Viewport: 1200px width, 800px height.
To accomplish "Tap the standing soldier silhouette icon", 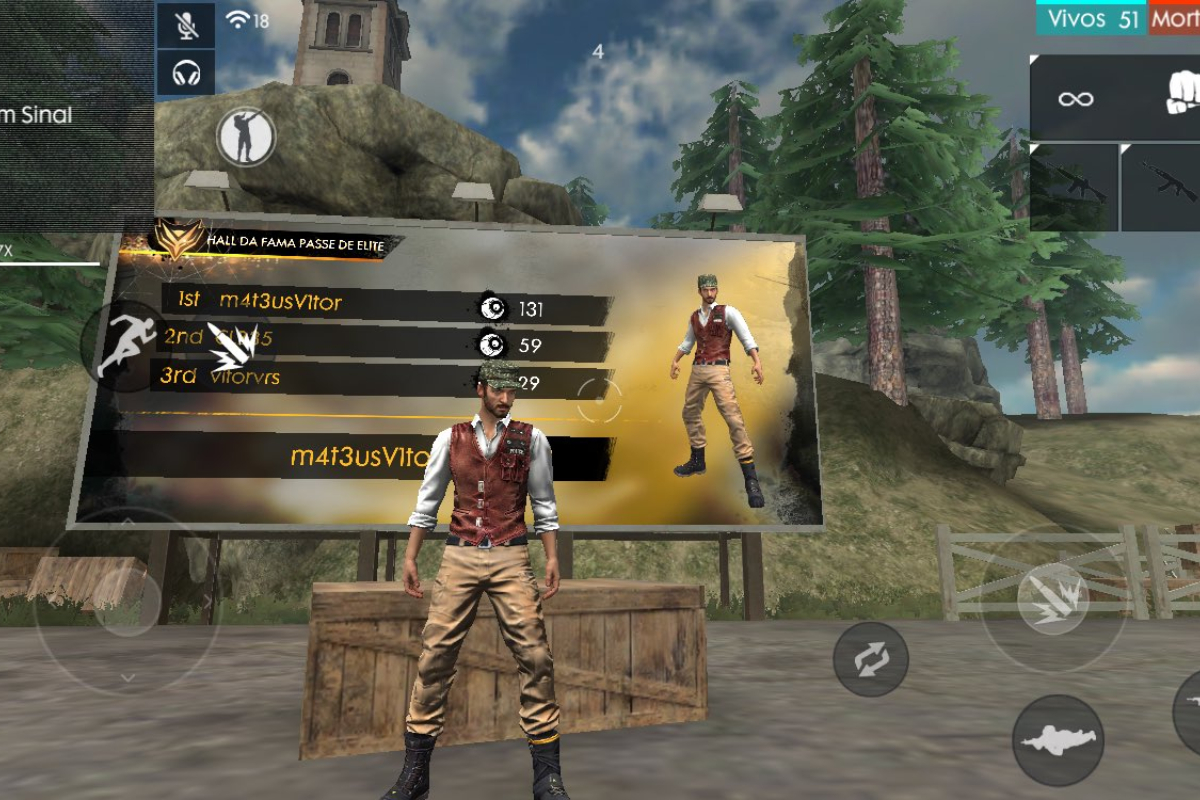I will point(245,136).
